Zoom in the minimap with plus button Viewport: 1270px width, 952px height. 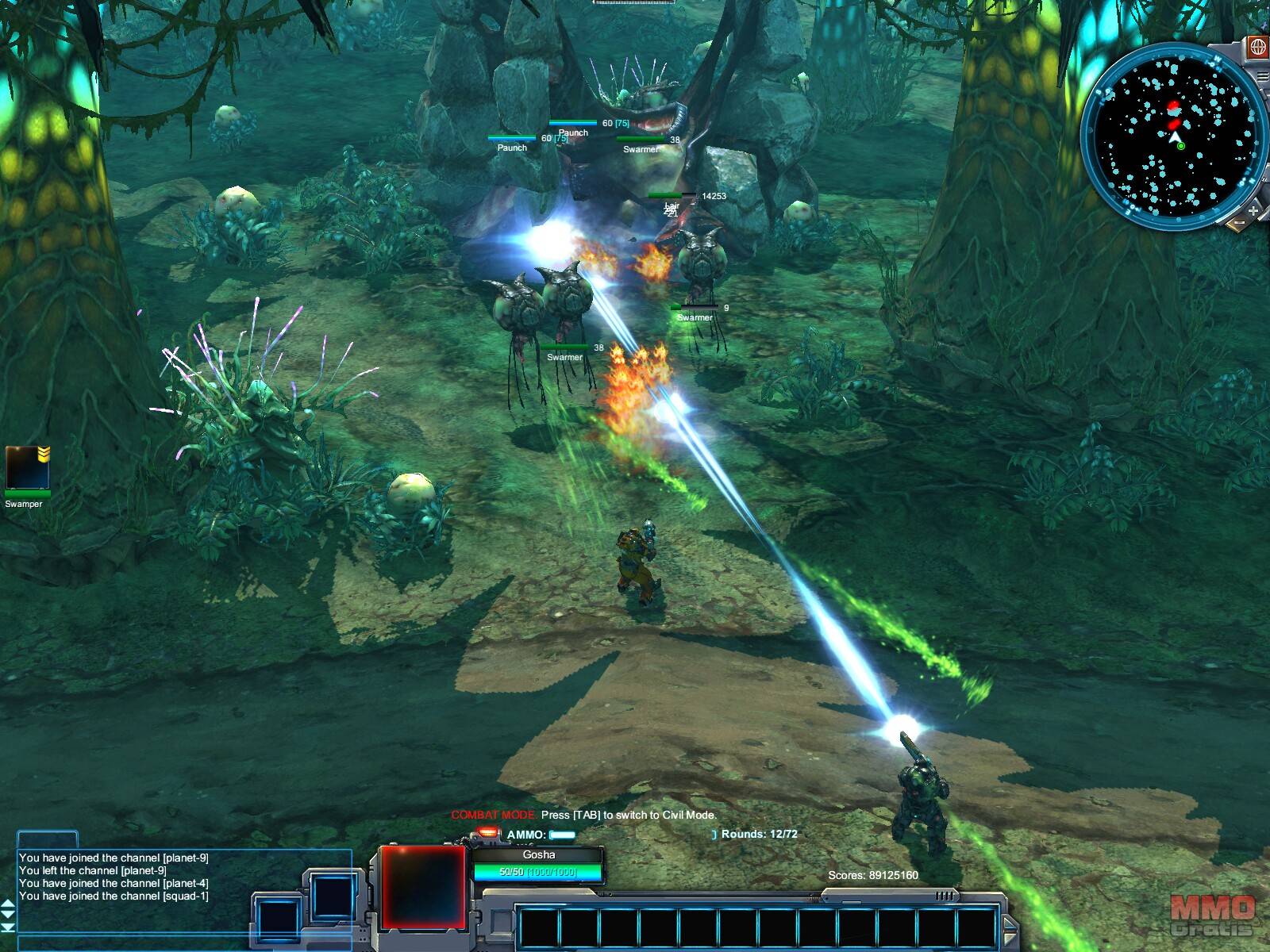pos(1253,210)
